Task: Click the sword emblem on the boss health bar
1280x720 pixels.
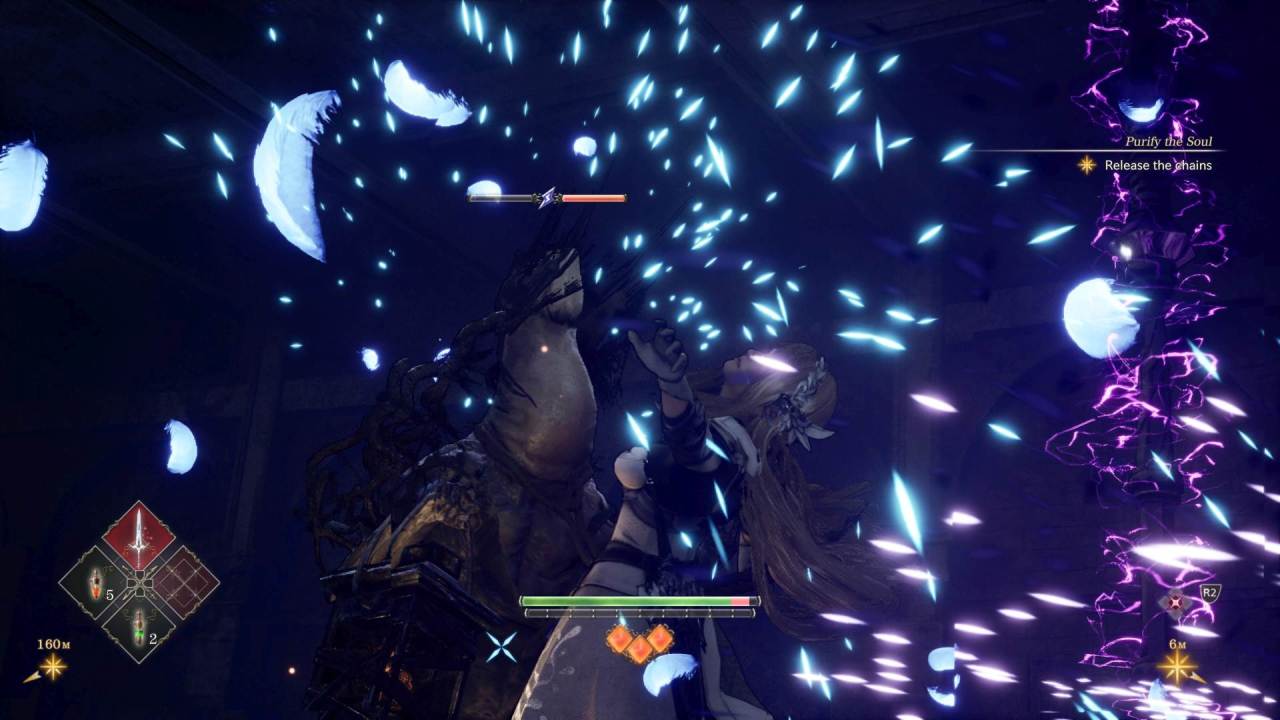Action: click(545, 197)
